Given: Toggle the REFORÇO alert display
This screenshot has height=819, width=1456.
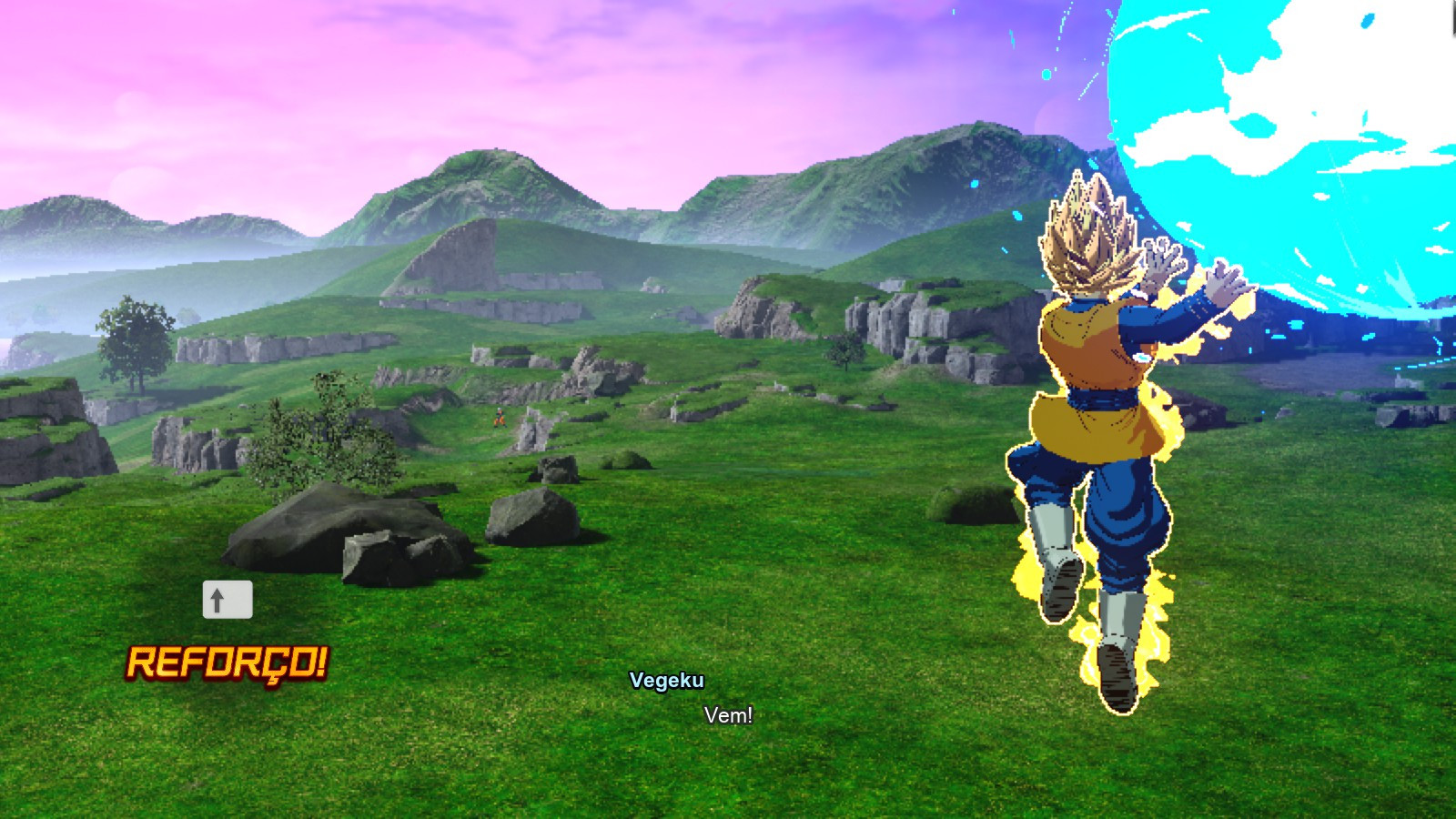Looking at the screenshot, I should [x=229, y=661].
